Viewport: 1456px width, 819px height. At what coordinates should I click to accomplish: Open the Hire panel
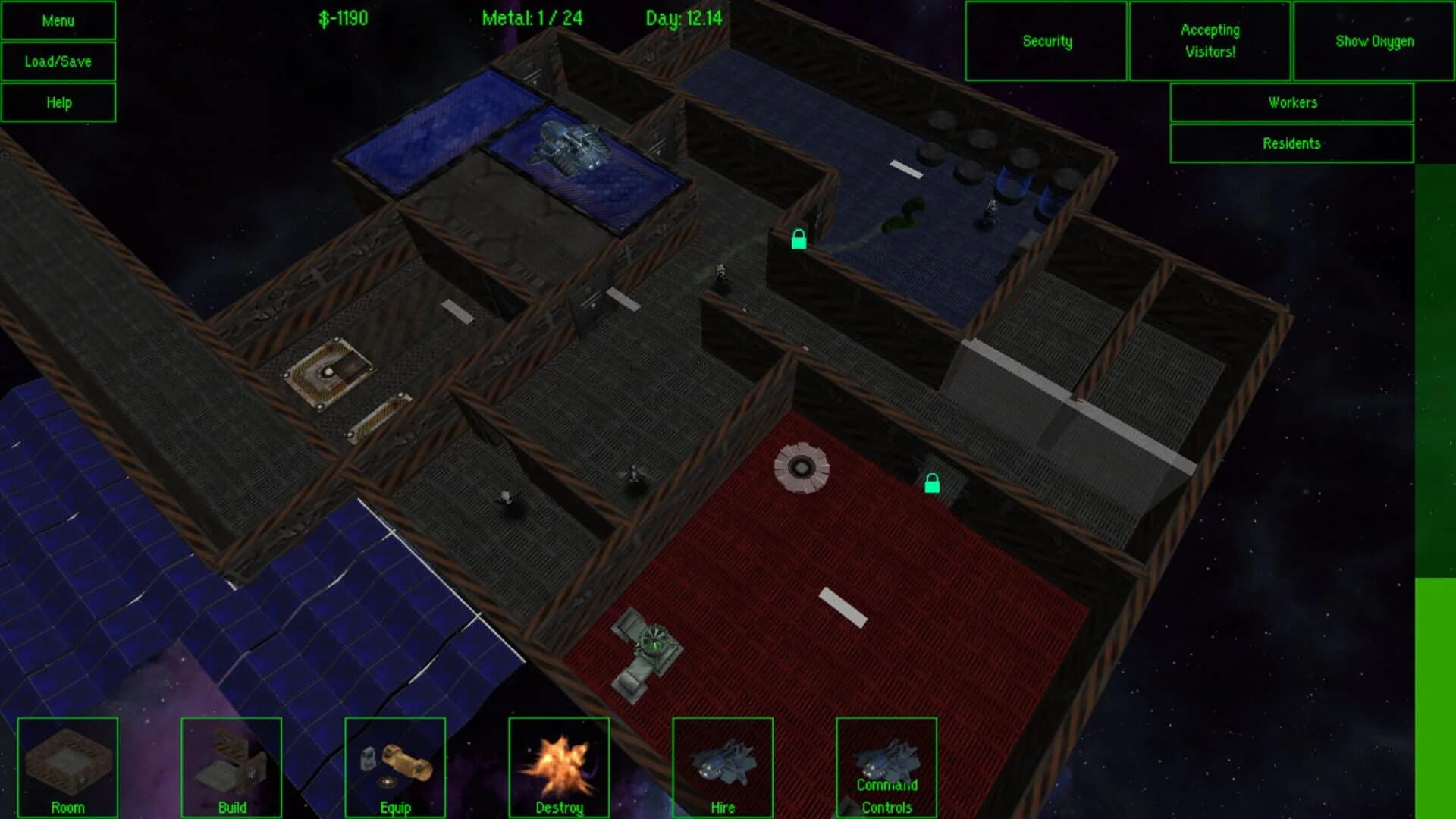point(723,767)
